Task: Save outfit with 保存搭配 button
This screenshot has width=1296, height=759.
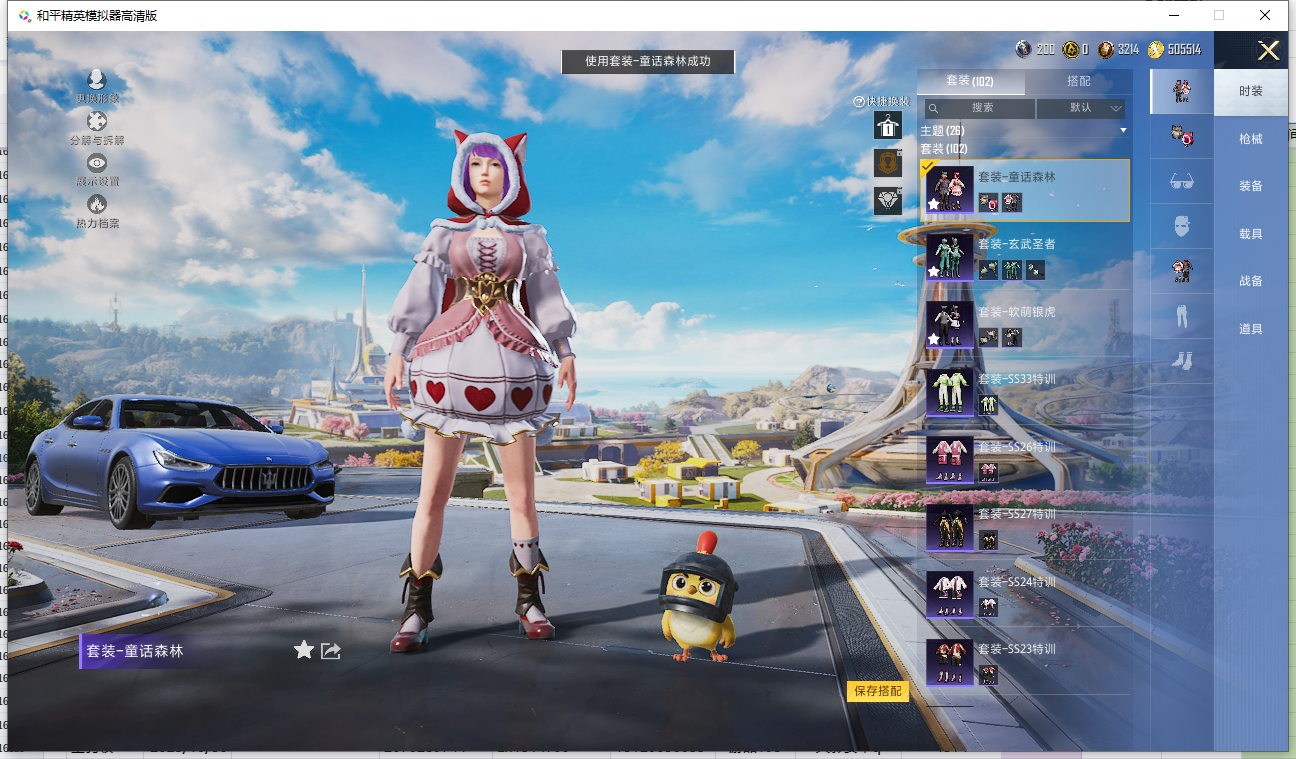Action: coord(878,691)
